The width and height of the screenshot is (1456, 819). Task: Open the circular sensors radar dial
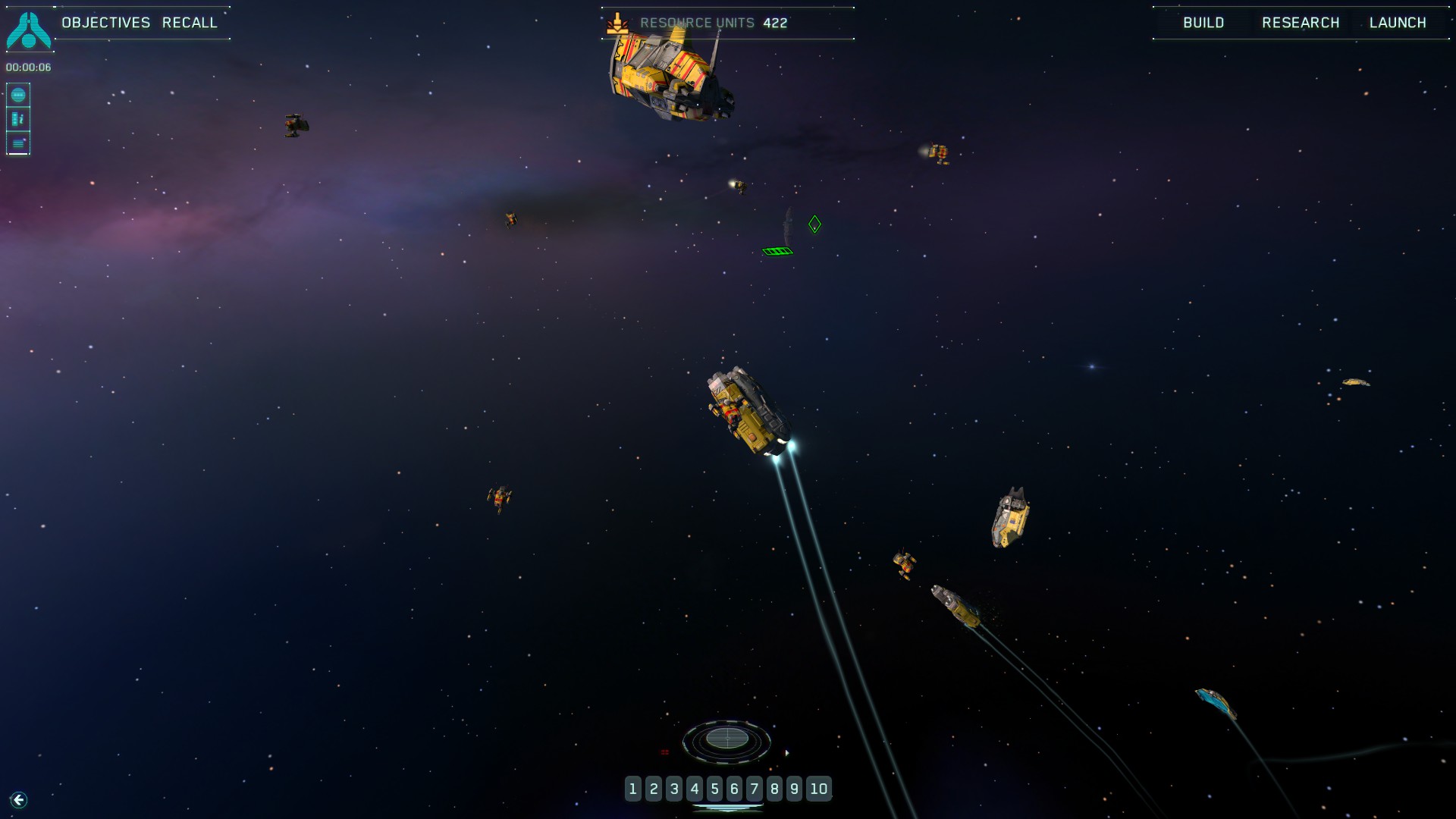726,739
